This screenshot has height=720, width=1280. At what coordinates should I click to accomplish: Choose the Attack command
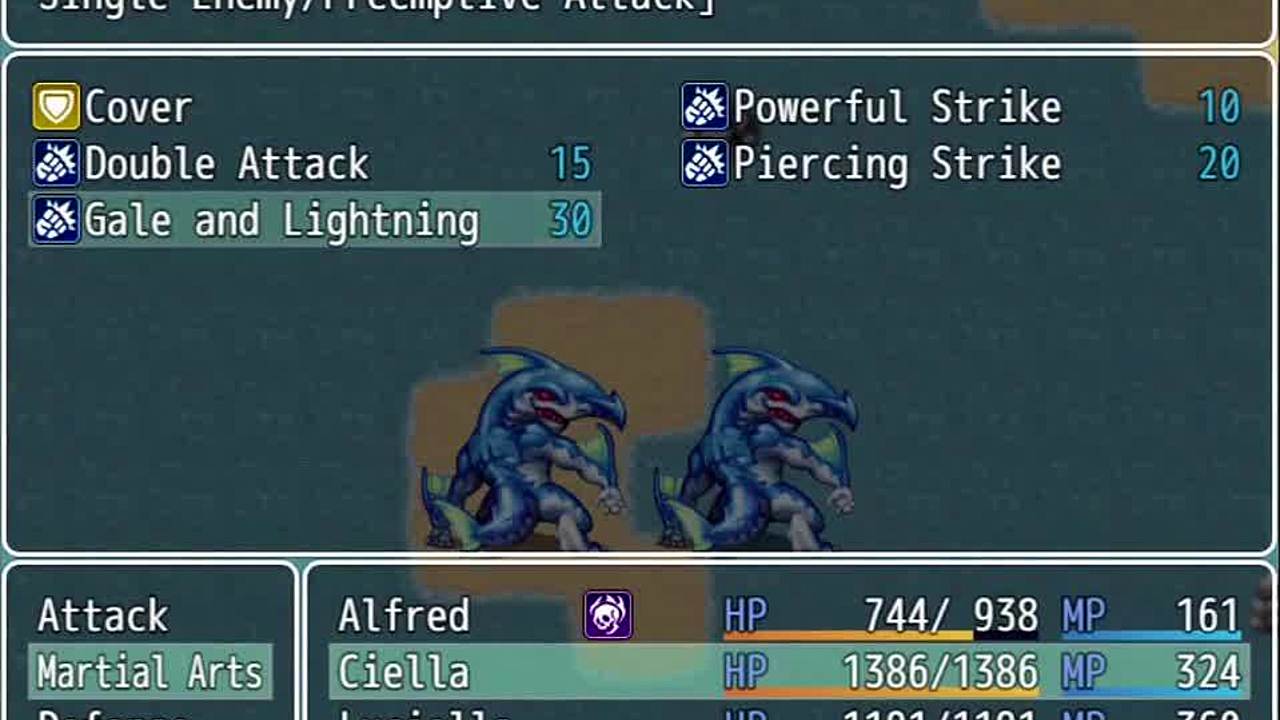pyautogui.click(x=102, y=616)
